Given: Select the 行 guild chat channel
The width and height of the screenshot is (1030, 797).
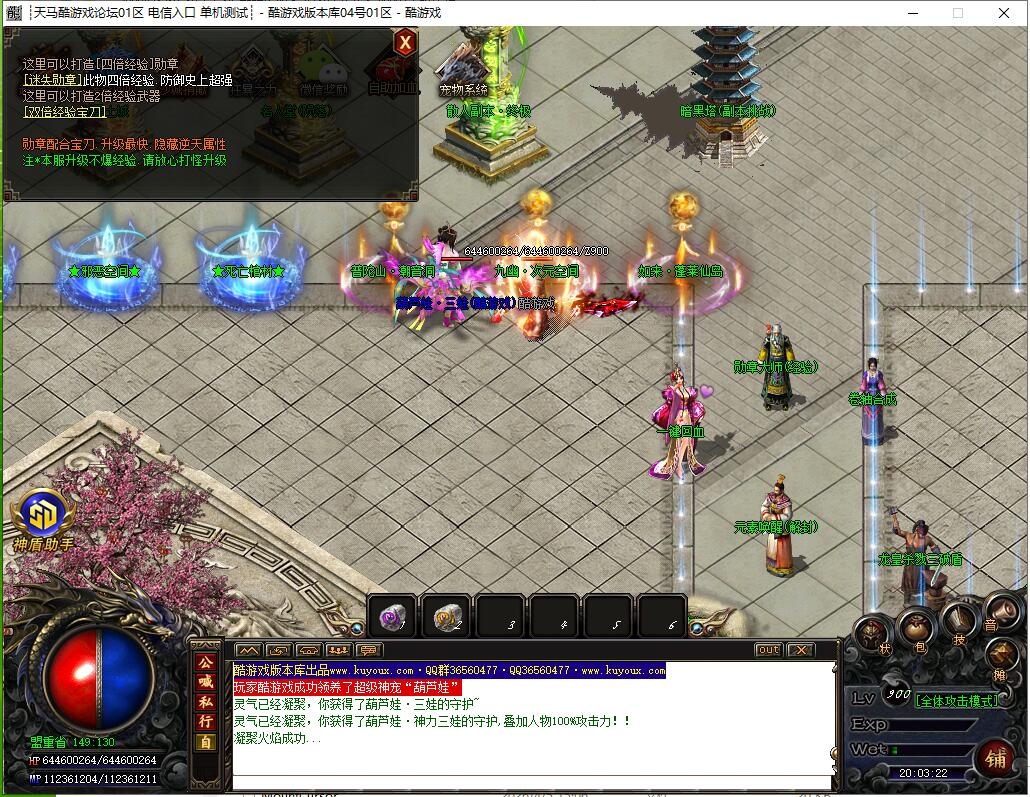Looking at the screenshot, I should (205, 722).
